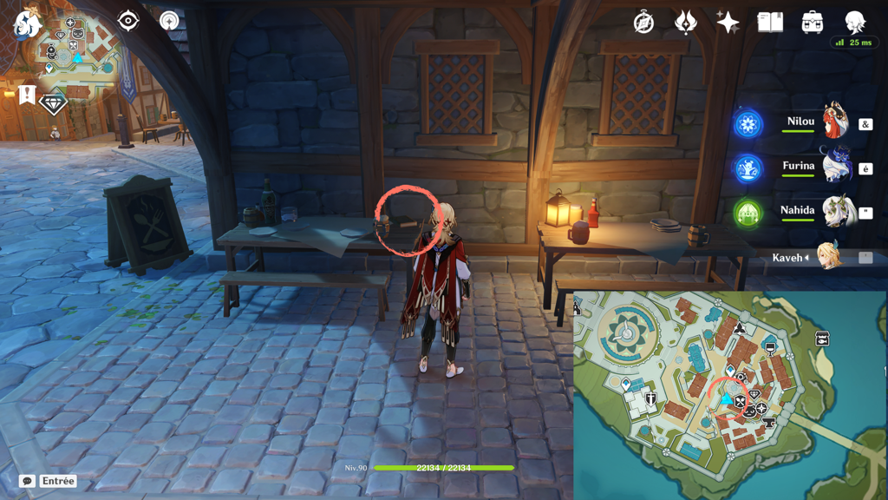Open the Paimon menu
The image size is (888, 500).
point(26,24)
